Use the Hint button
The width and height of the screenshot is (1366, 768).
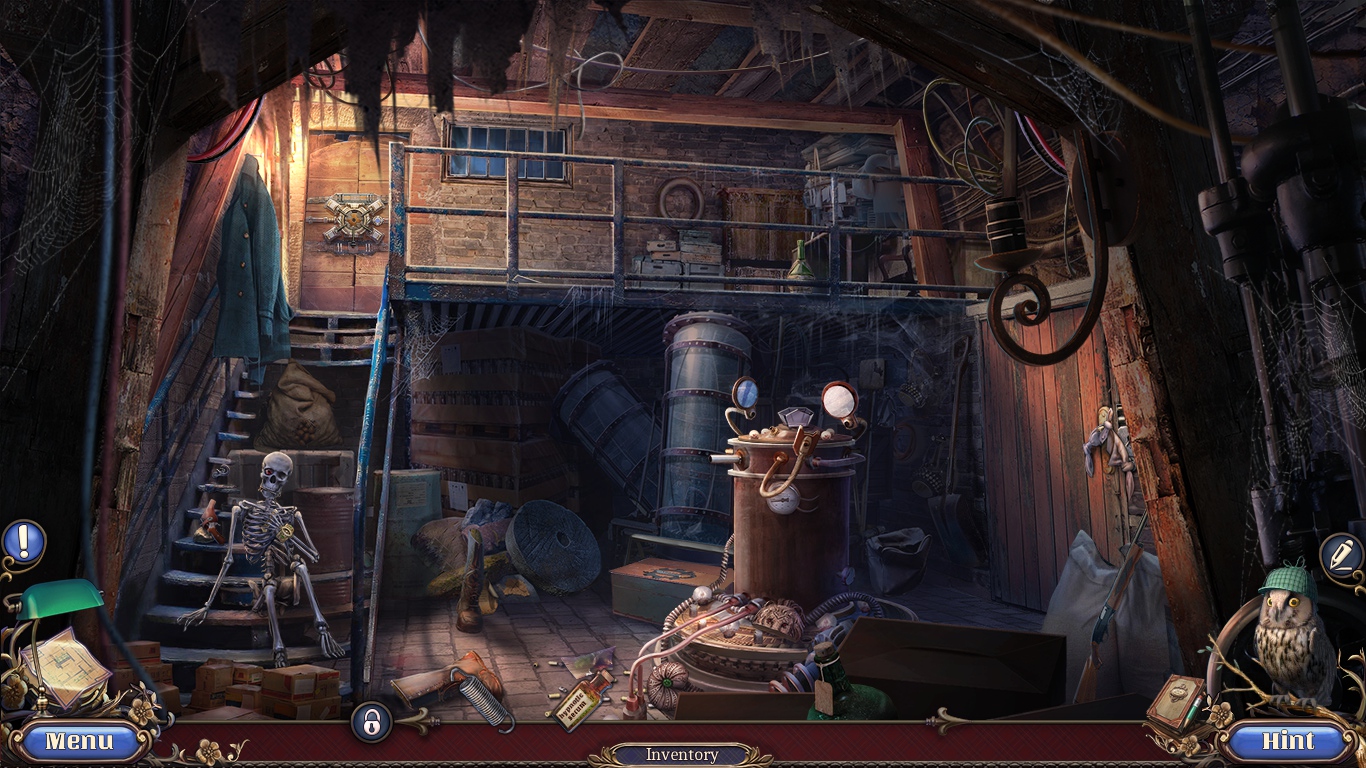(x=1288, y=742)
